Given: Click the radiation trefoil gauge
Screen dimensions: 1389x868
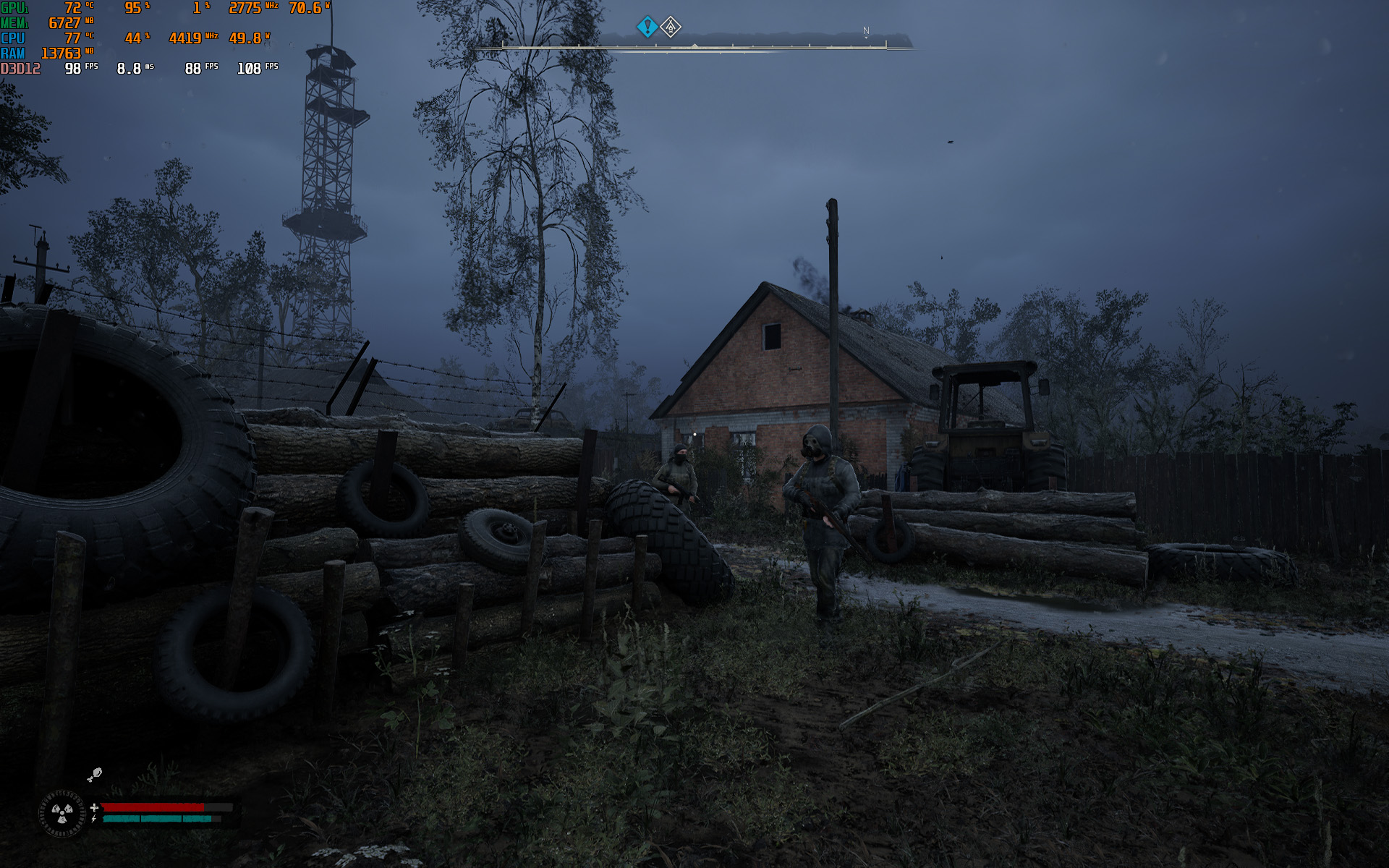Looking at the screenshot, I should 62,813.
